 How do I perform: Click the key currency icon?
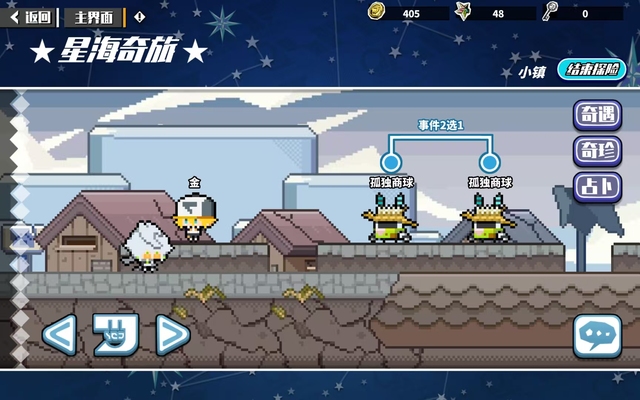(x=549, y=12)
